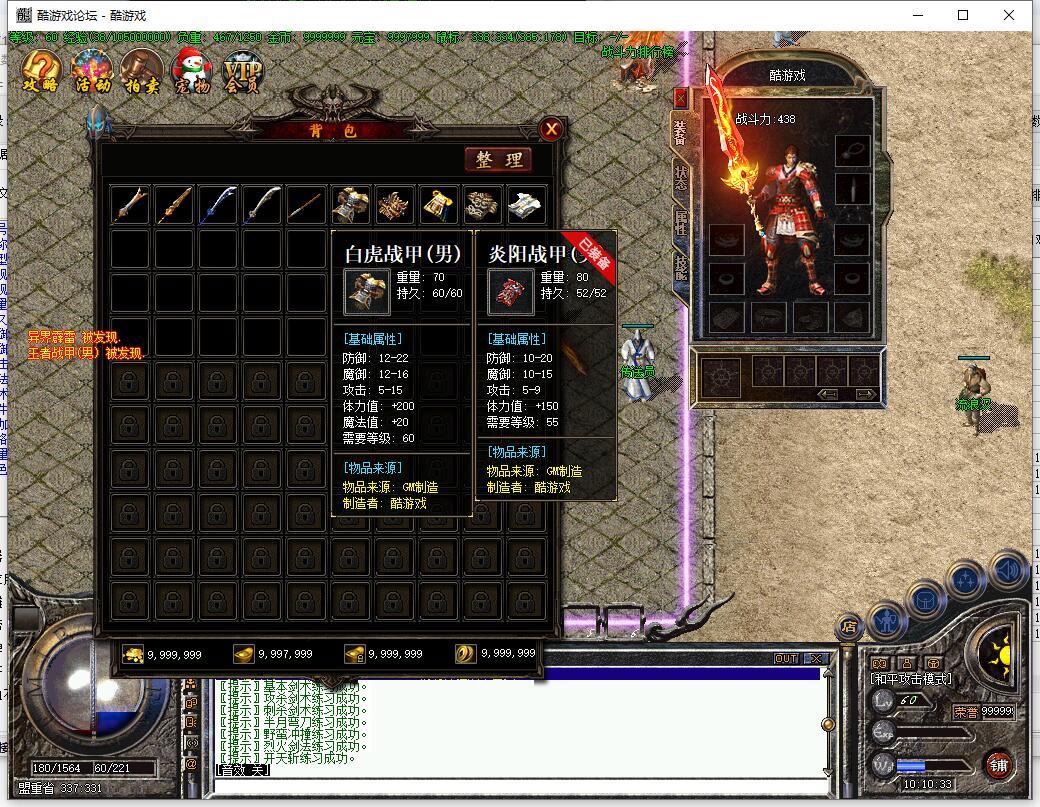Switch to the 属性 attributes tab
The height and width of the screenshot is (807, 1040).
[681, 222]
